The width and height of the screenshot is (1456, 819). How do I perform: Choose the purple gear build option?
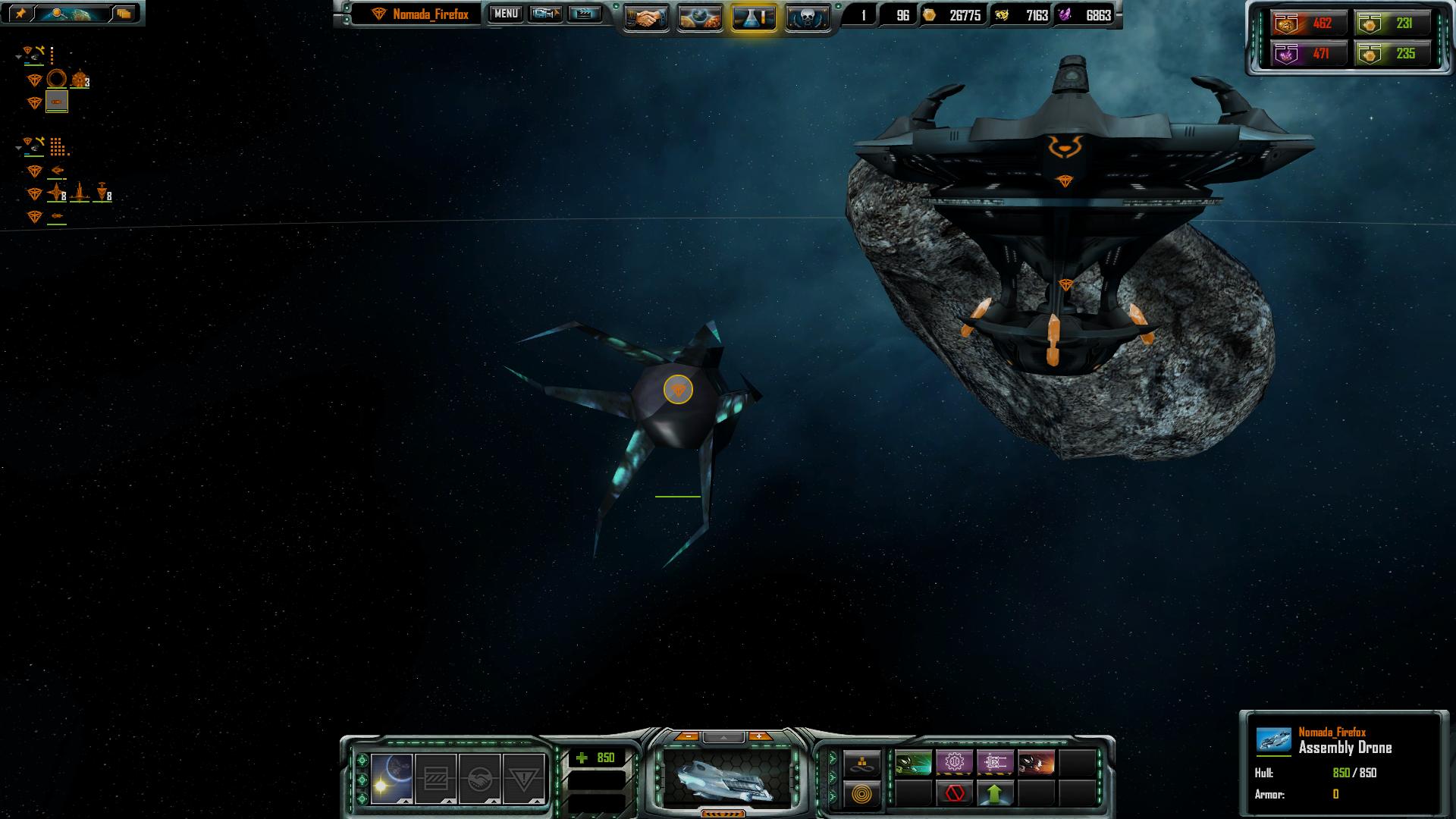tap(954, 761)
